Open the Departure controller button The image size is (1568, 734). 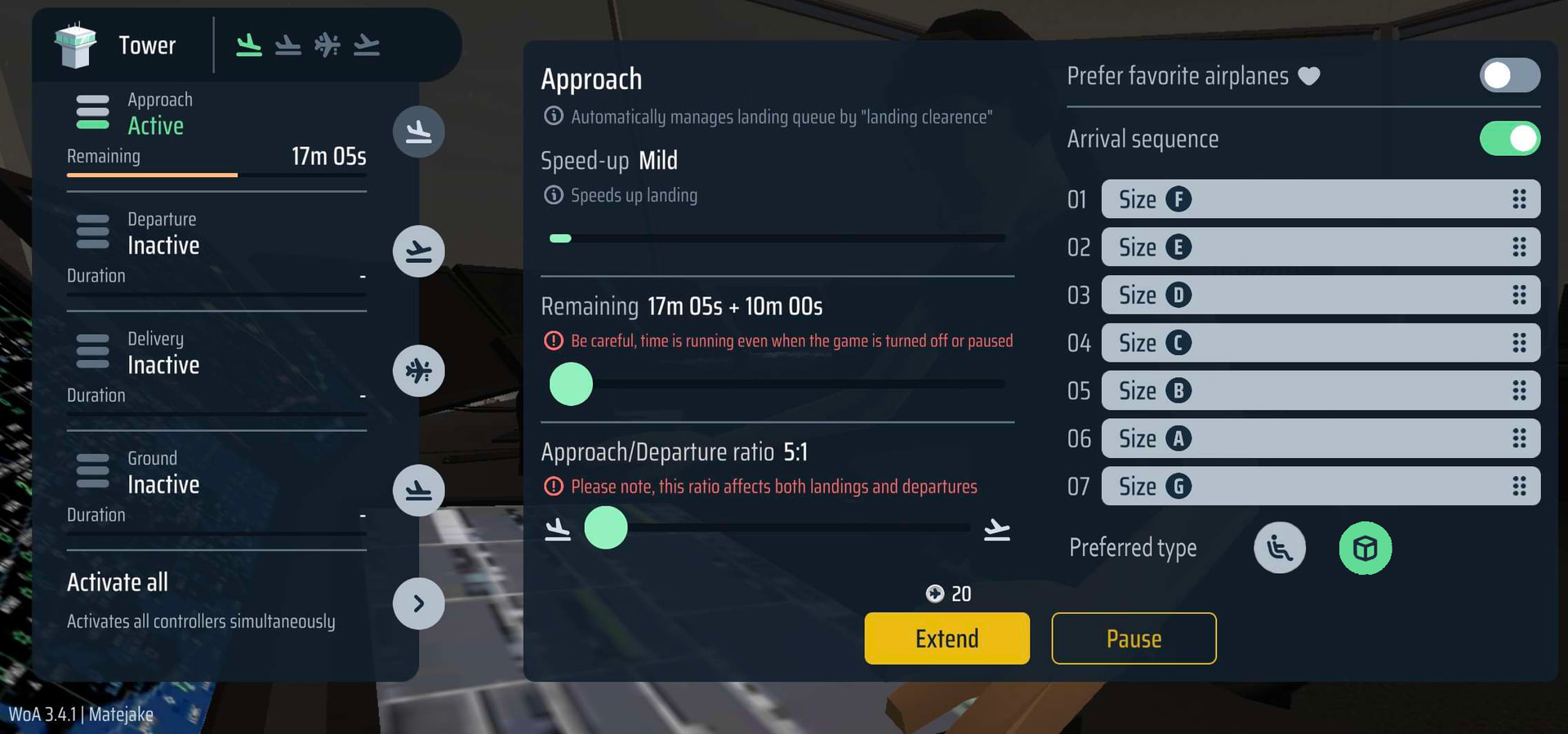[419, 251]
